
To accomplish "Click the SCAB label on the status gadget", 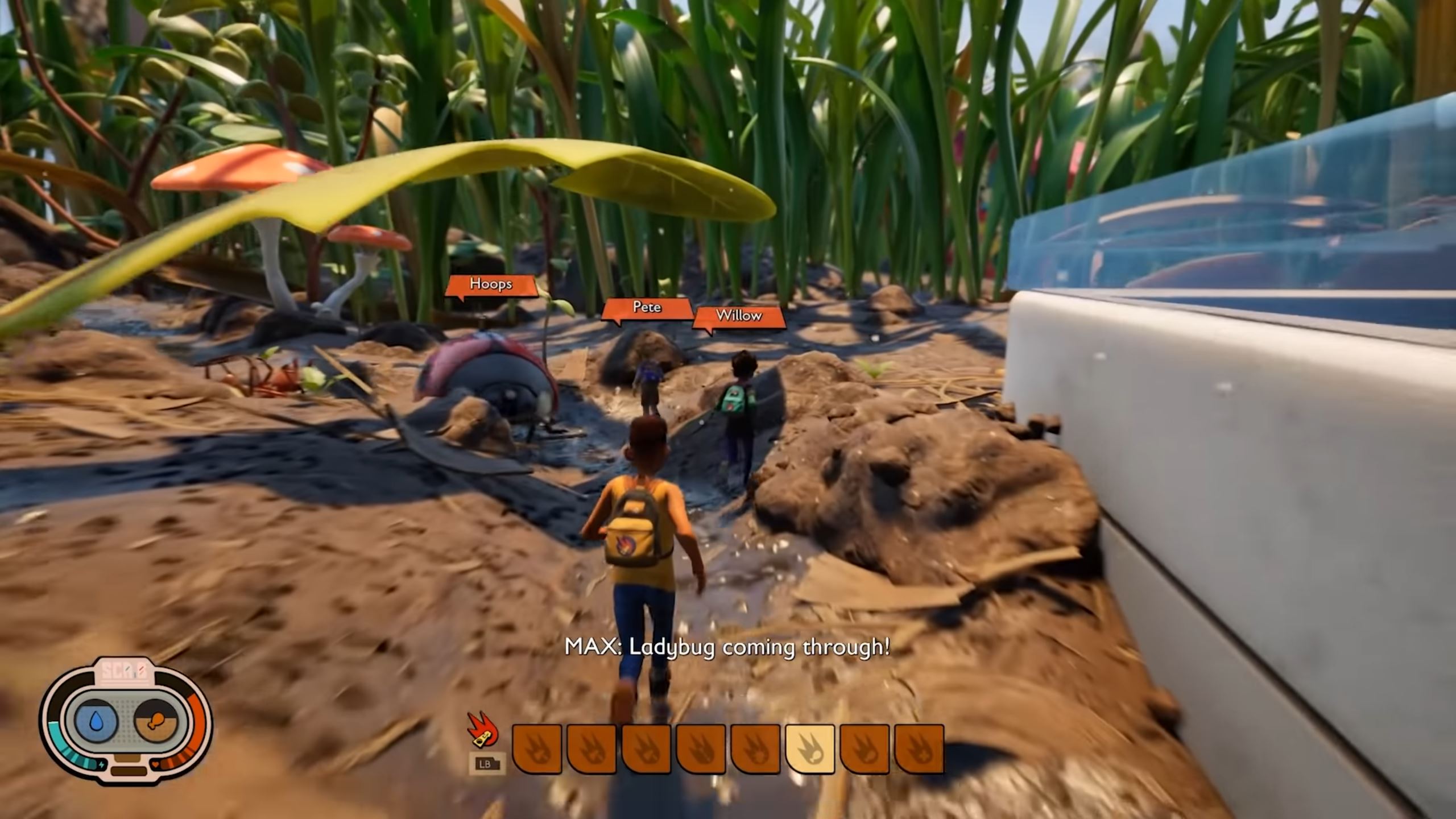I will point(125,671).
